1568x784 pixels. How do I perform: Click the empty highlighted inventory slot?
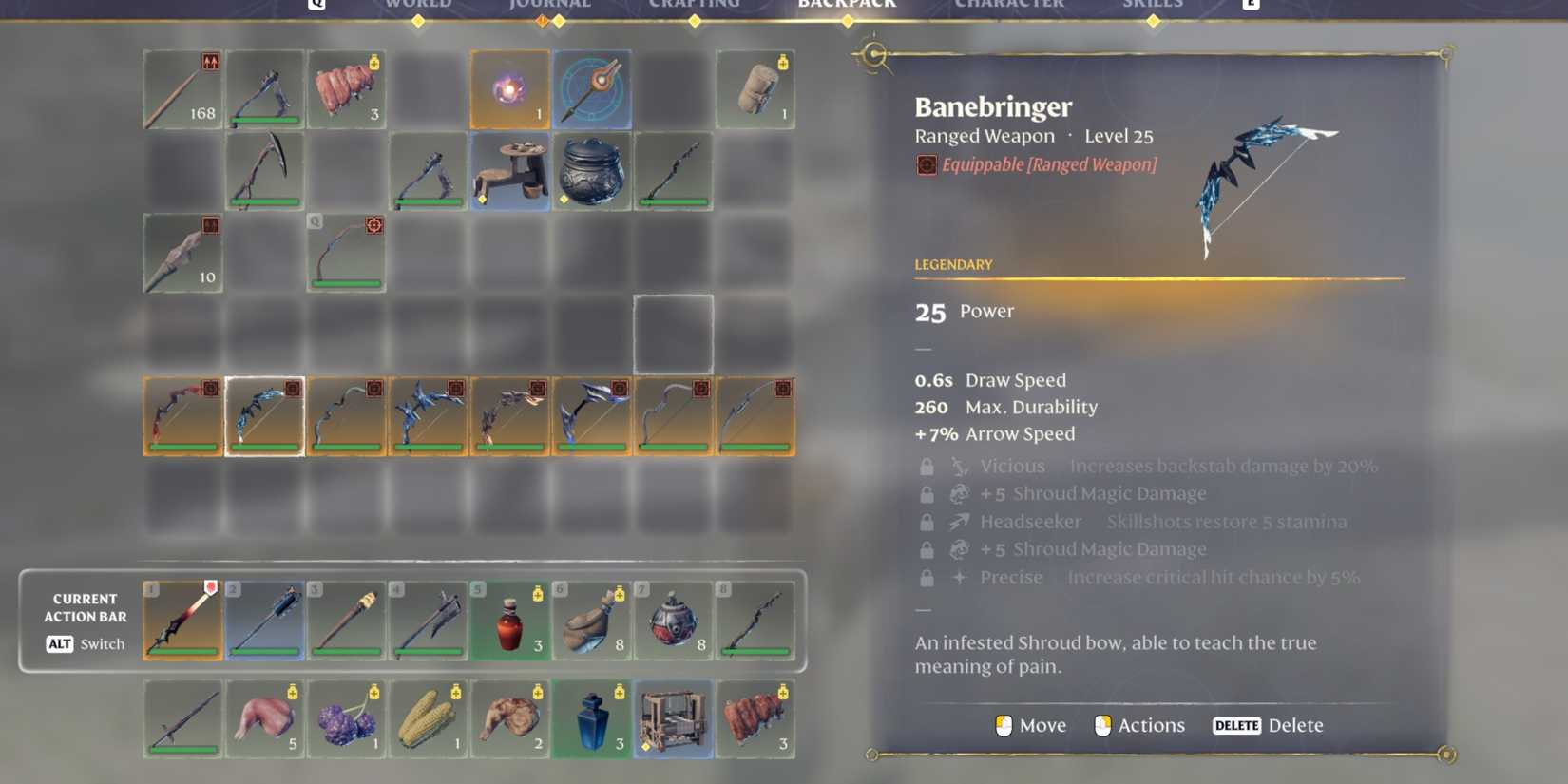click(x=673, y=333)
